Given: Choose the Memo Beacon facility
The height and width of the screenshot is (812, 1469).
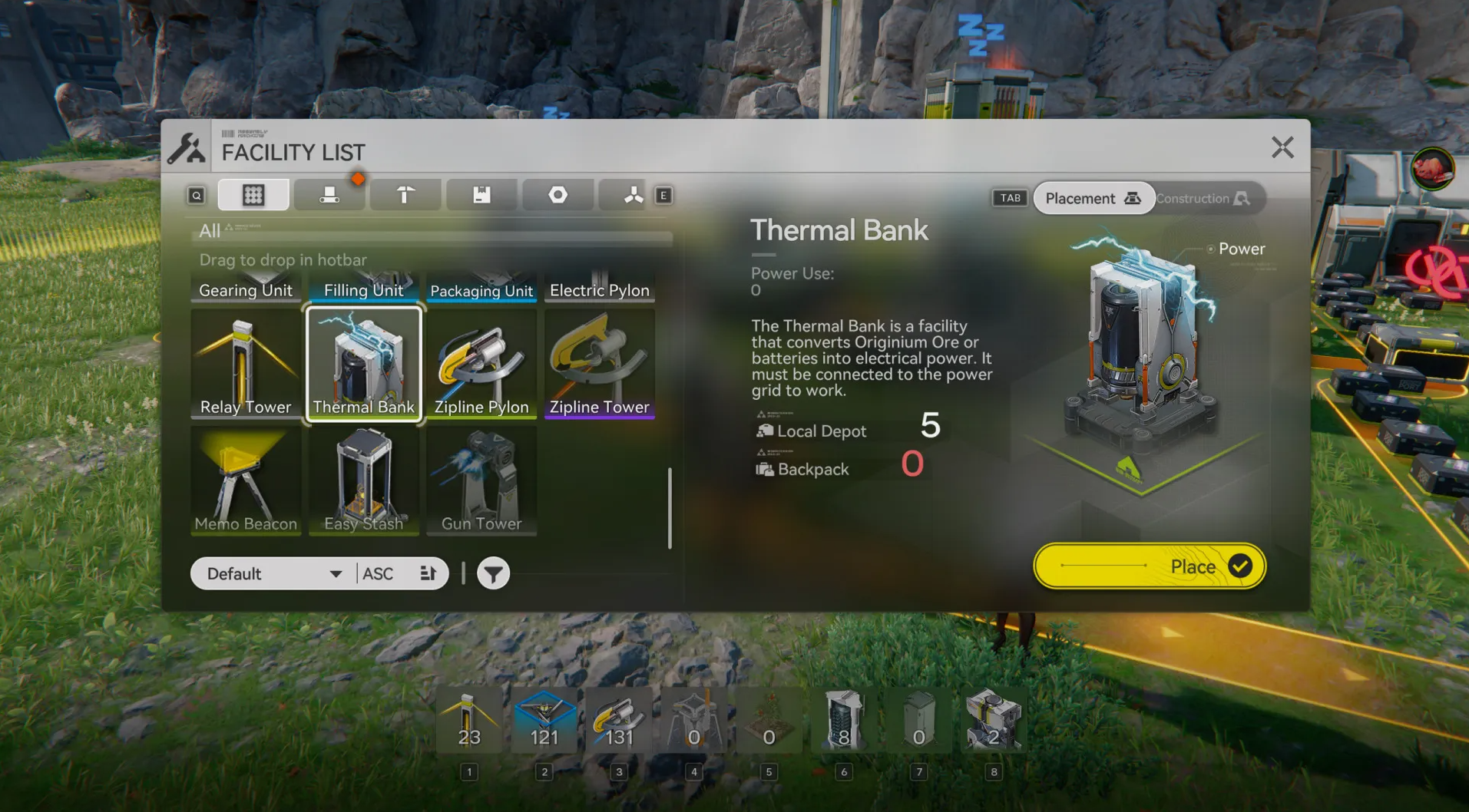Looking at the screenshot, I should tap(246, 481).
